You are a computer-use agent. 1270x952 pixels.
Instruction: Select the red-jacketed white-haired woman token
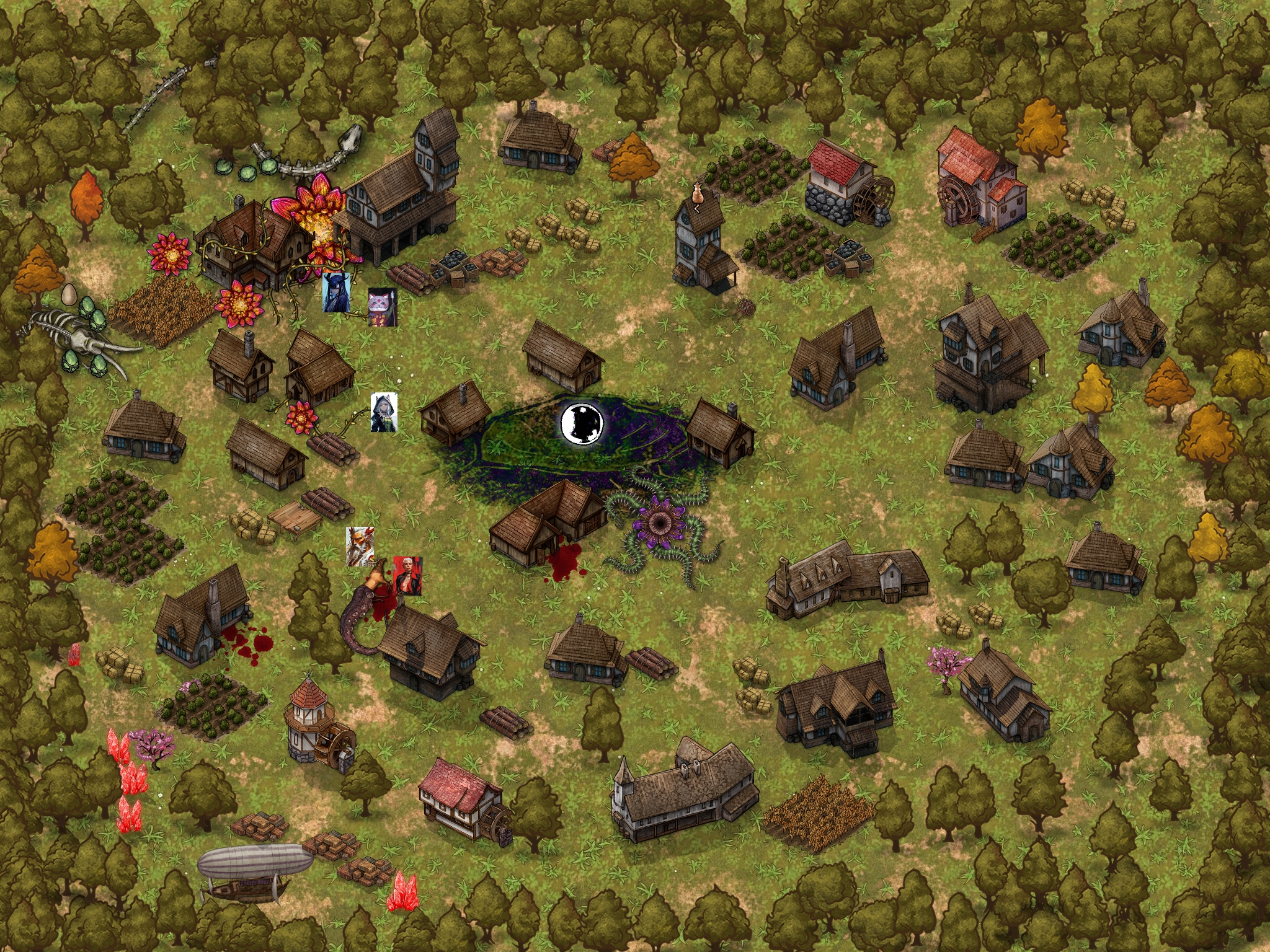(407, 576)
